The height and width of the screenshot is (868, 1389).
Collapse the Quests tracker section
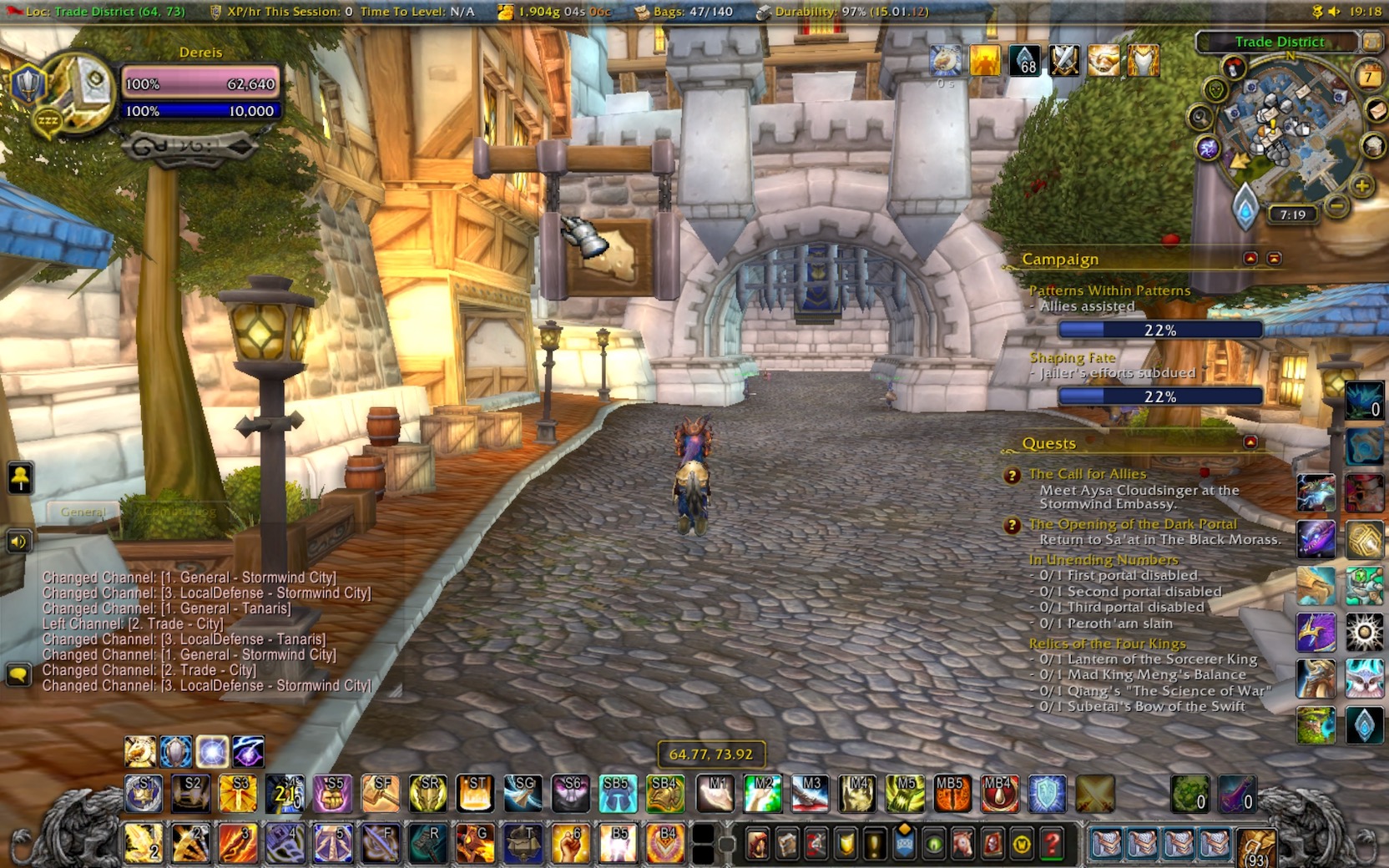[1250, 442]
